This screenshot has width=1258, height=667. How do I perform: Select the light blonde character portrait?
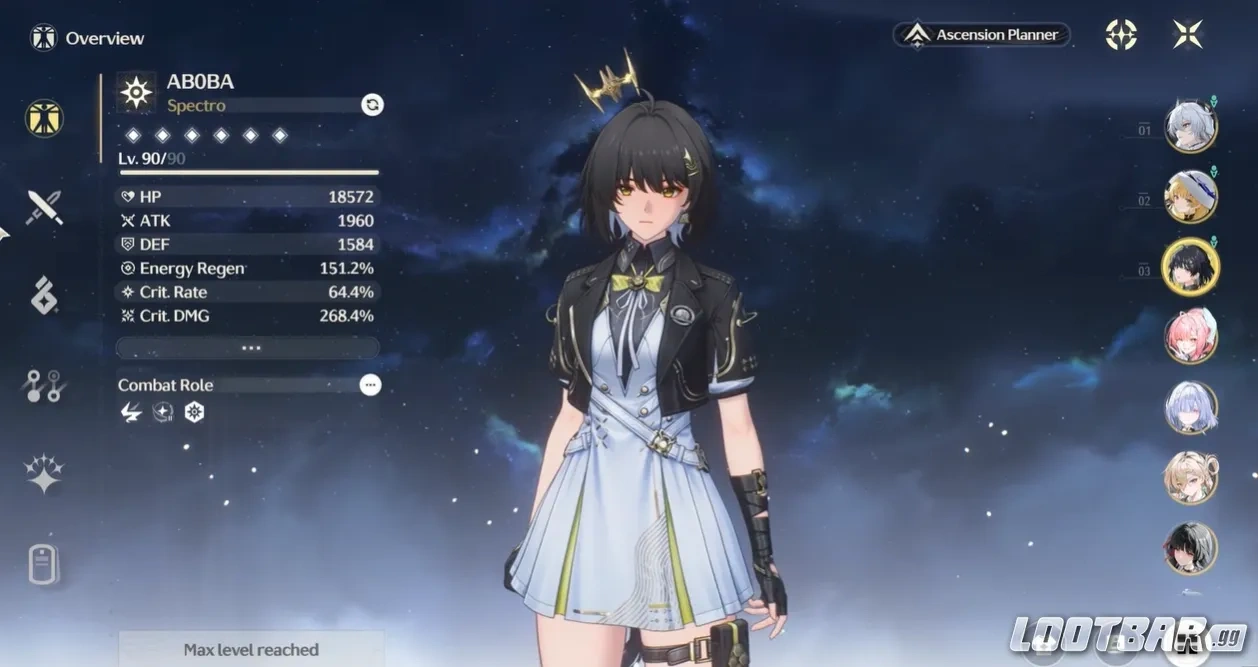point(1190,478)
